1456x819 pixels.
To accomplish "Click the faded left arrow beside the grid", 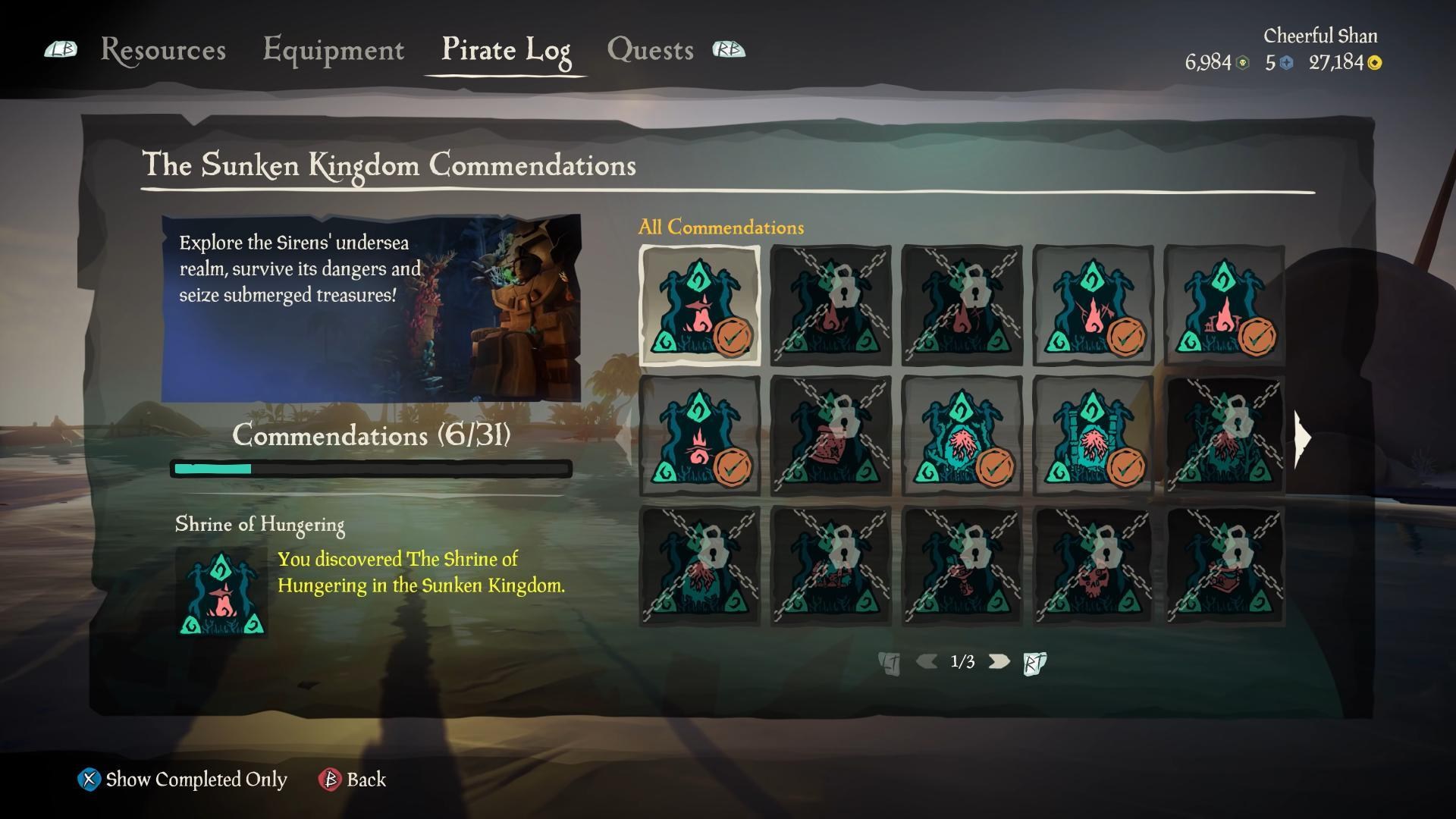I will [626, 437].
